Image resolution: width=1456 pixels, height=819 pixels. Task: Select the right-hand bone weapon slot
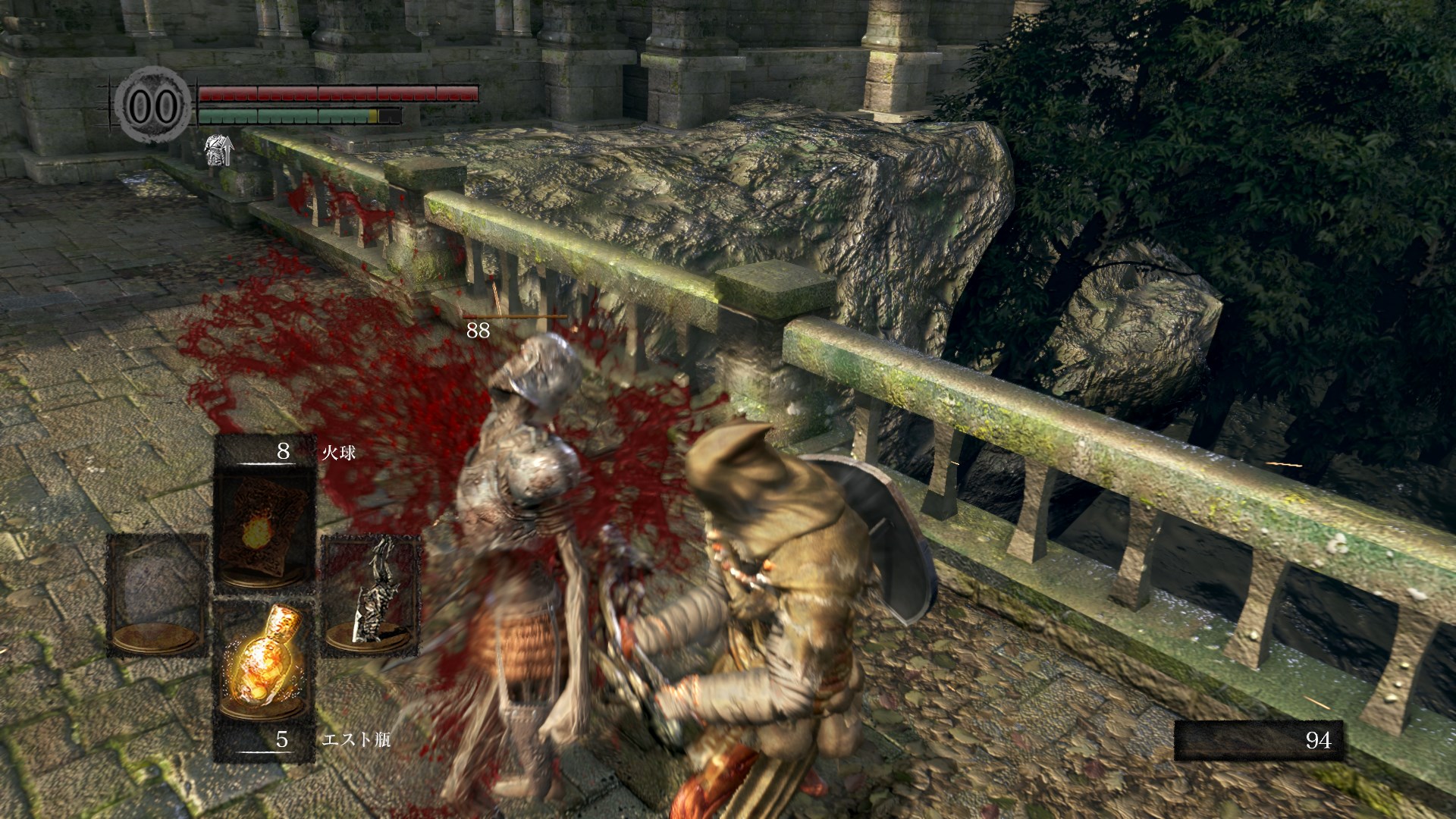tap(371, 593)
